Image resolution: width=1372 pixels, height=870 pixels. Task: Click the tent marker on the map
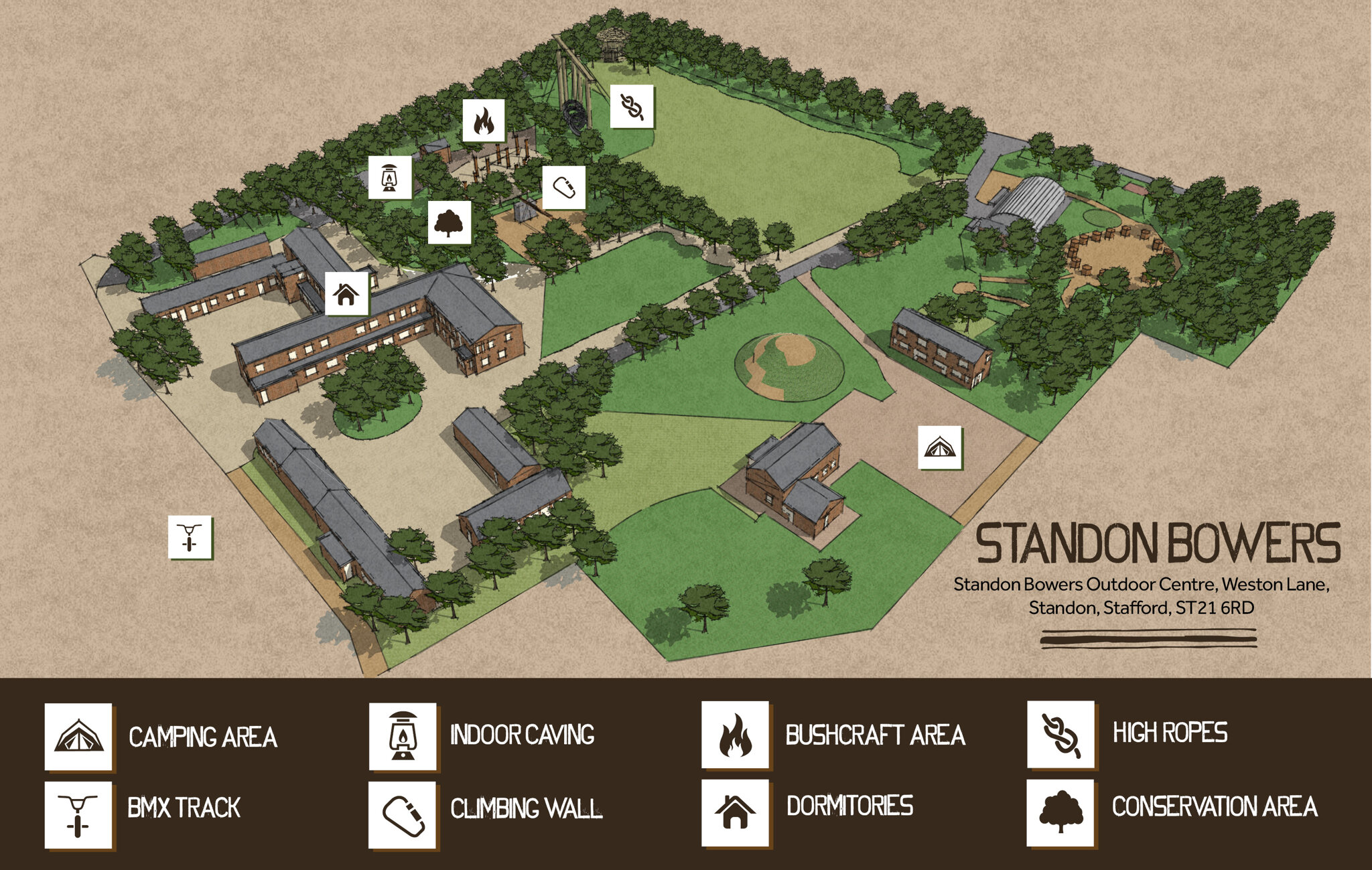[x=939, y=447]
